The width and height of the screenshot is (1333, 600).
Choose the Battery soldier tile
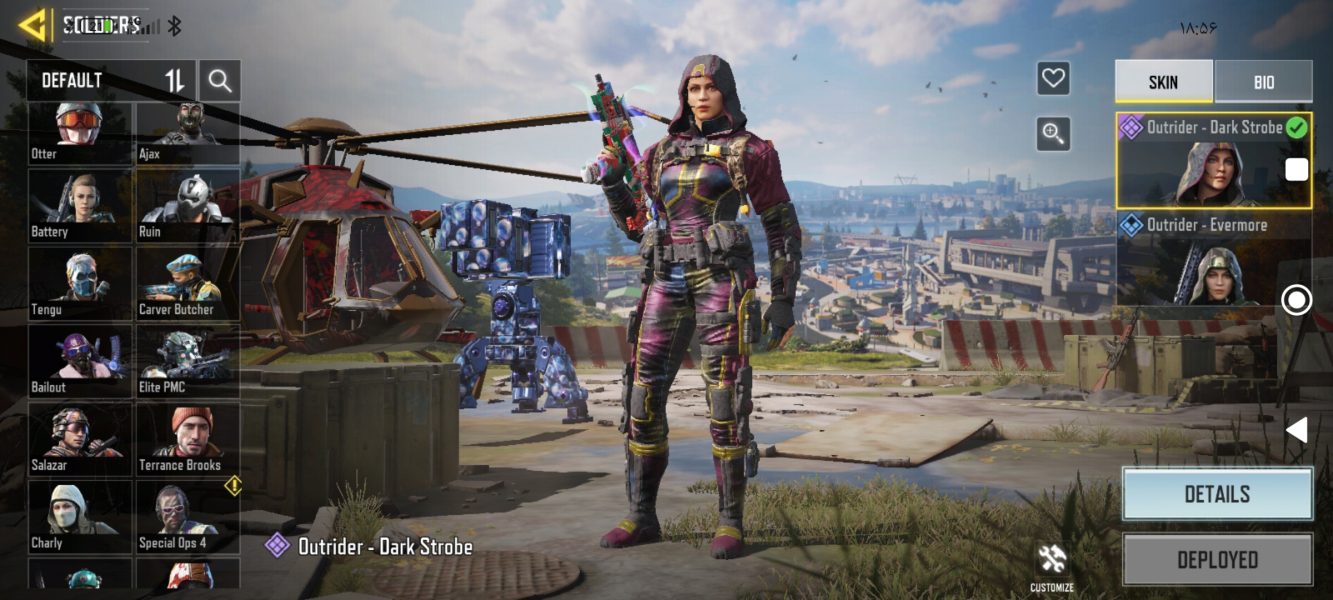click(x=79, y=206)
